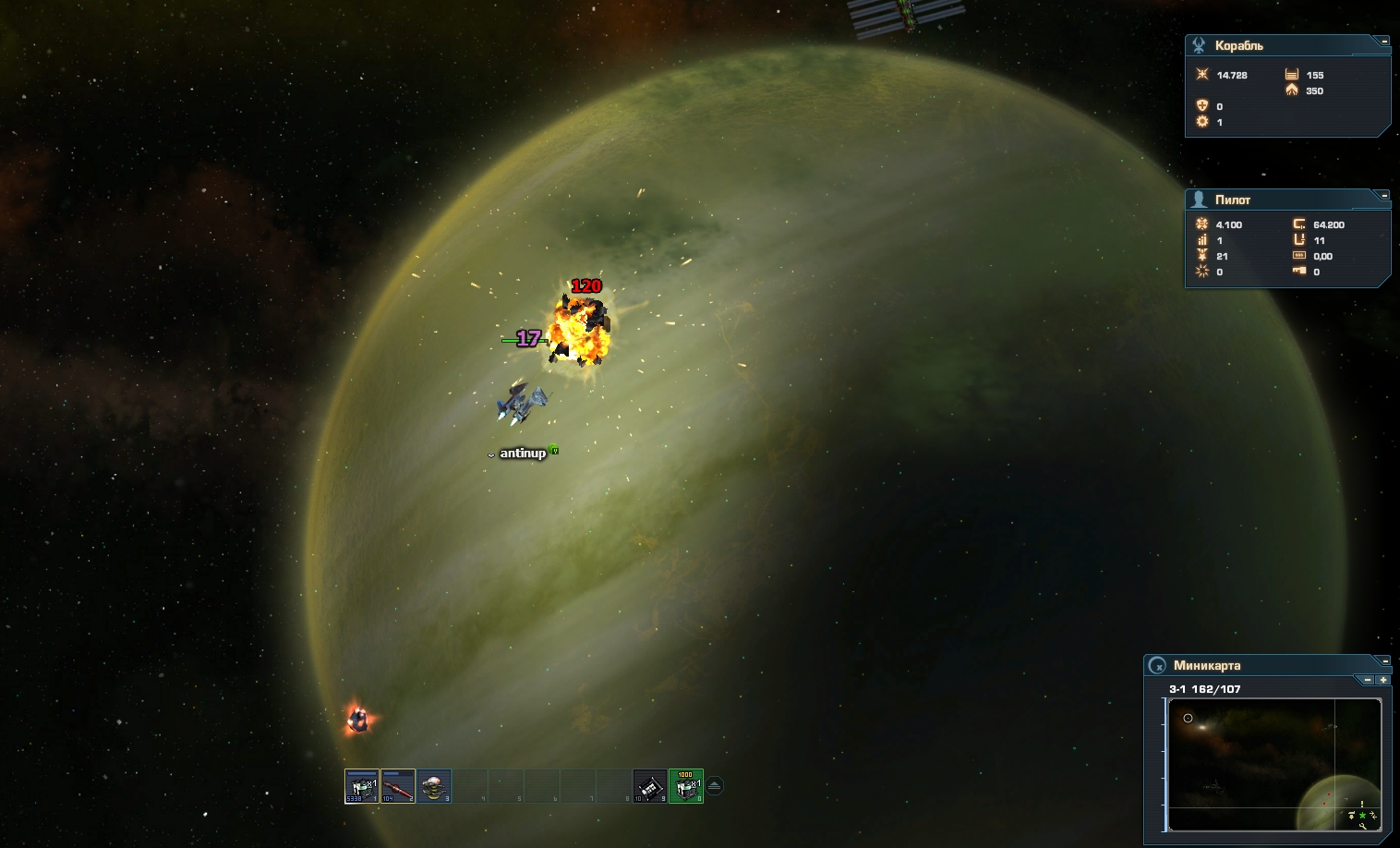Click the round X icon beside Миникарта
Screen dimensions: 1400x848
pos(1157,665)
